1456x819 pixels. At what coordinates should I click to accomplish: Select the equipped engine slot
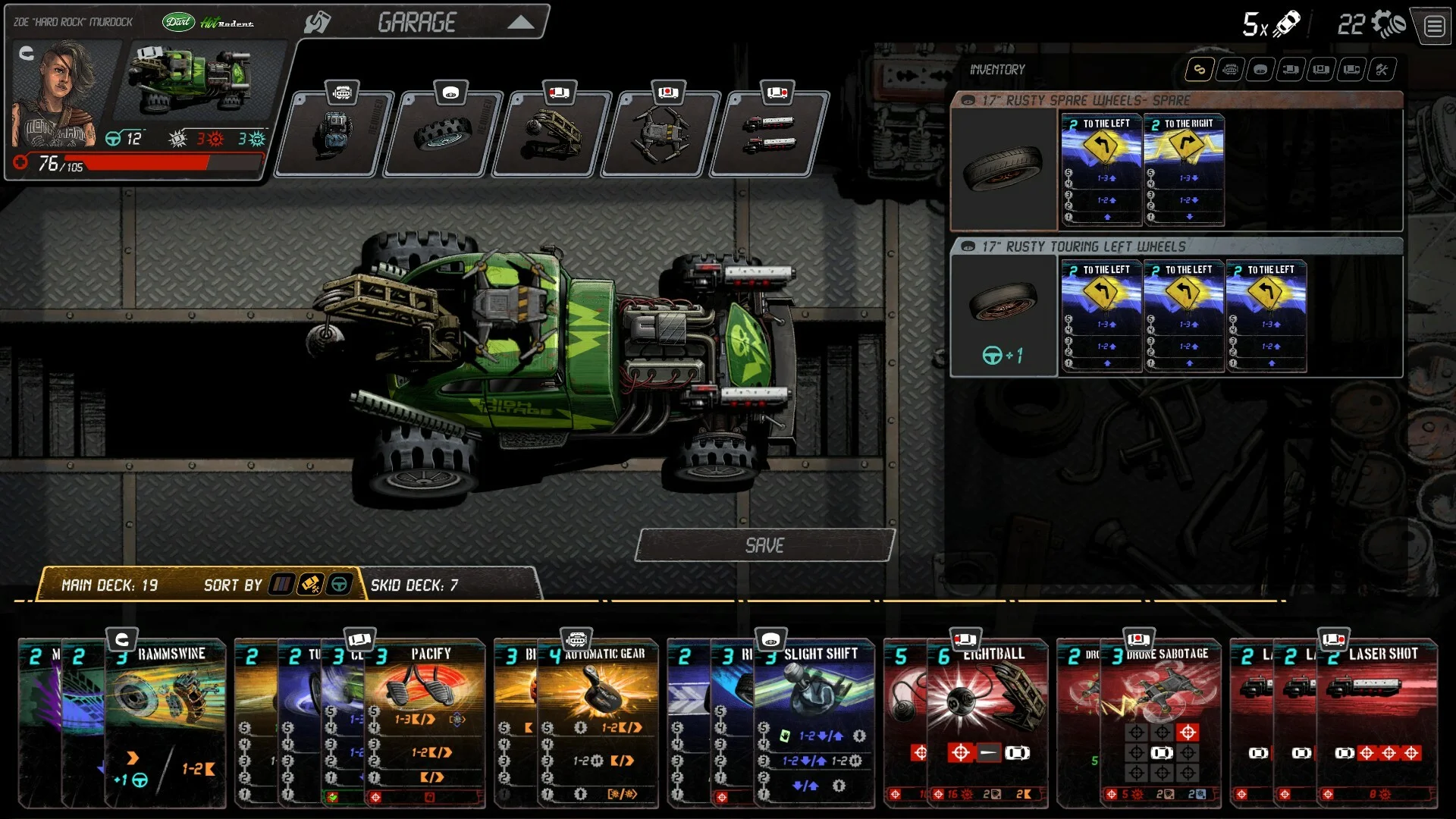[x=334, y=134]
